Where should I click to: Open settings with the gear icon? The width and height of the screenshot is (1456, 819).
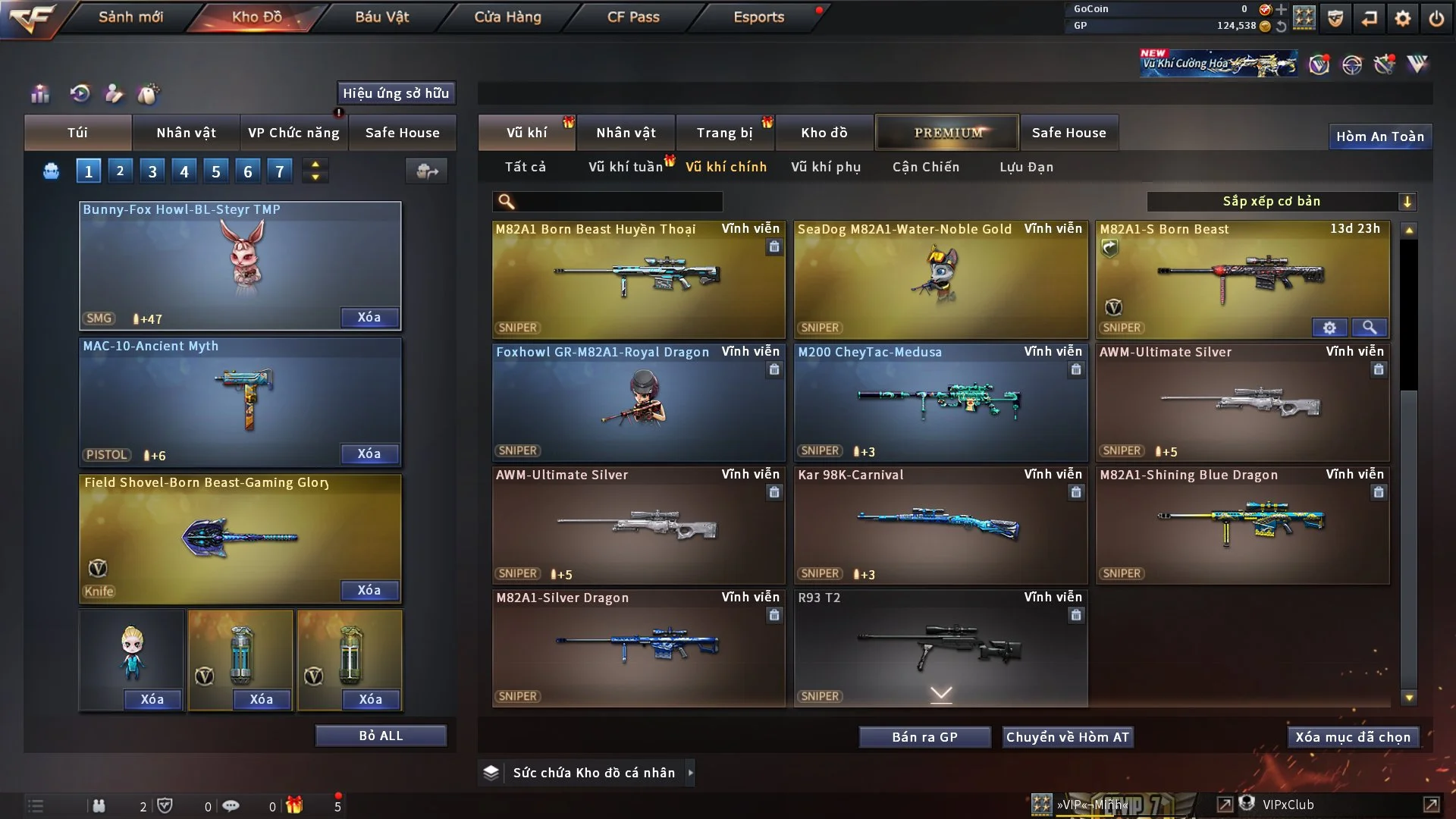(1403, 18)
